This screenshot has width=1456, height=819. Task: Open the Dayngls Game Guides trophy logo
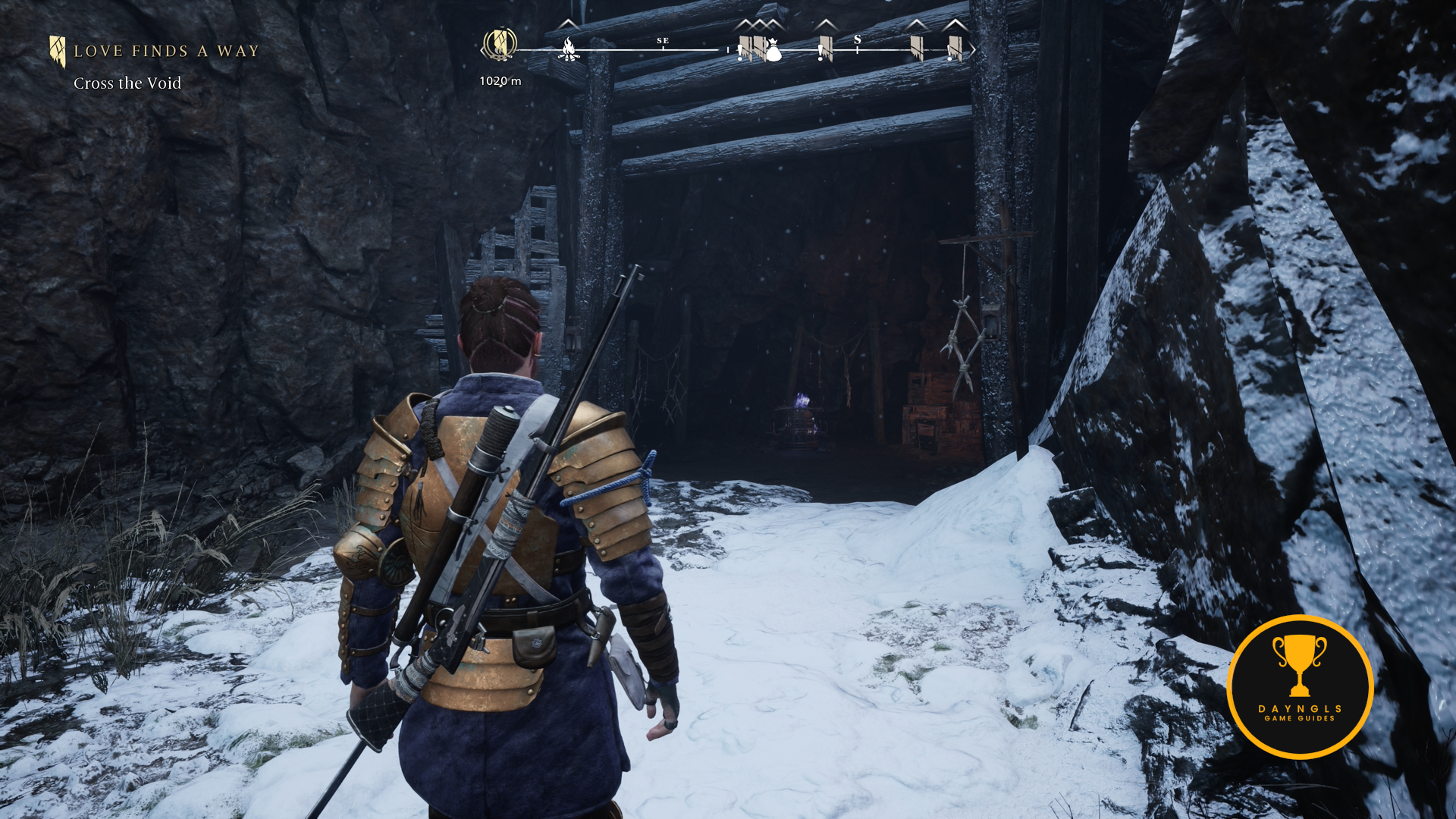click(x=1300, y=686)
